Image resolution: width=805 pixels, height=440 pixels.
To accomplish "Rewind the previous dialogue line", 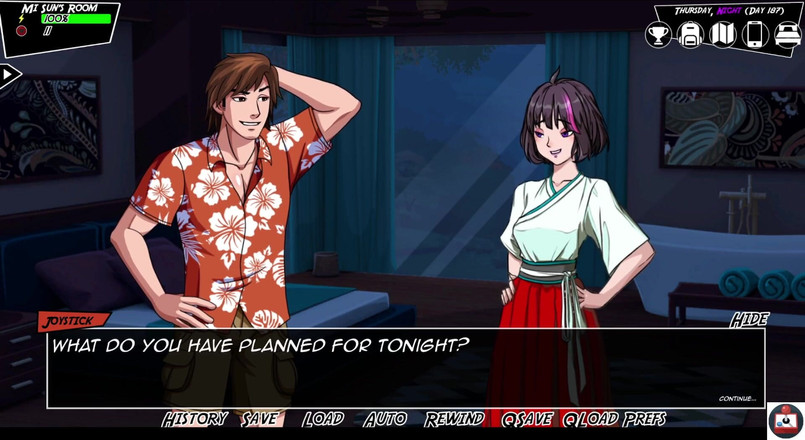I will [x=454, y=419].
